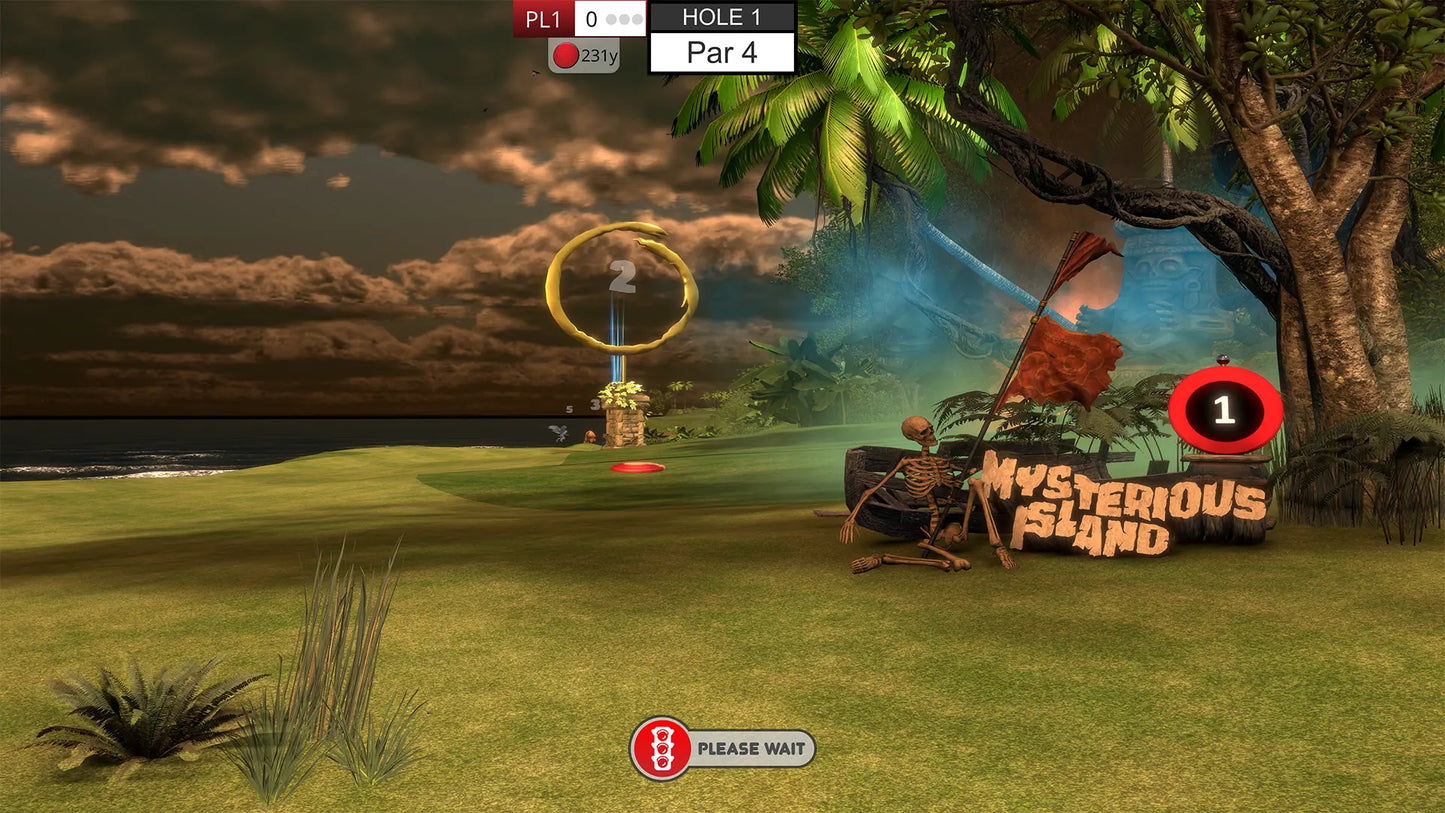Select the HOLE 1 Par 4 panel
The width and height of the screenshot is (1445, 813).
[722, 37]
